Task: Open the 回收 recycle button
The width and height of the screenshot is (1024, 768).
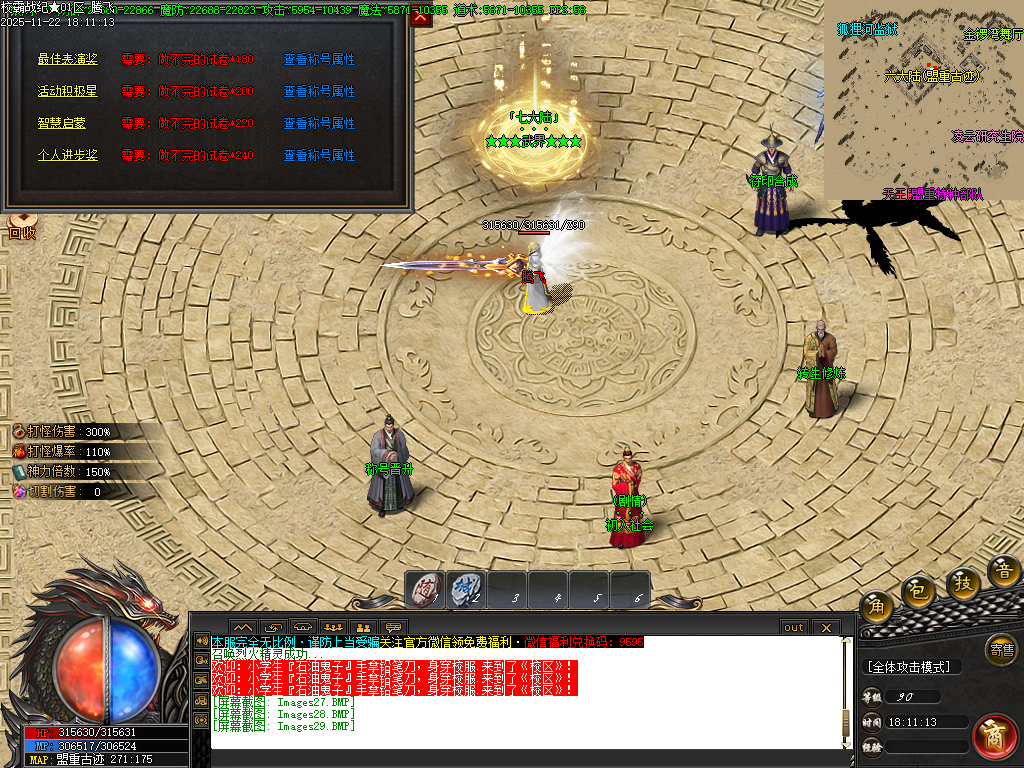Action: point(22,229)
